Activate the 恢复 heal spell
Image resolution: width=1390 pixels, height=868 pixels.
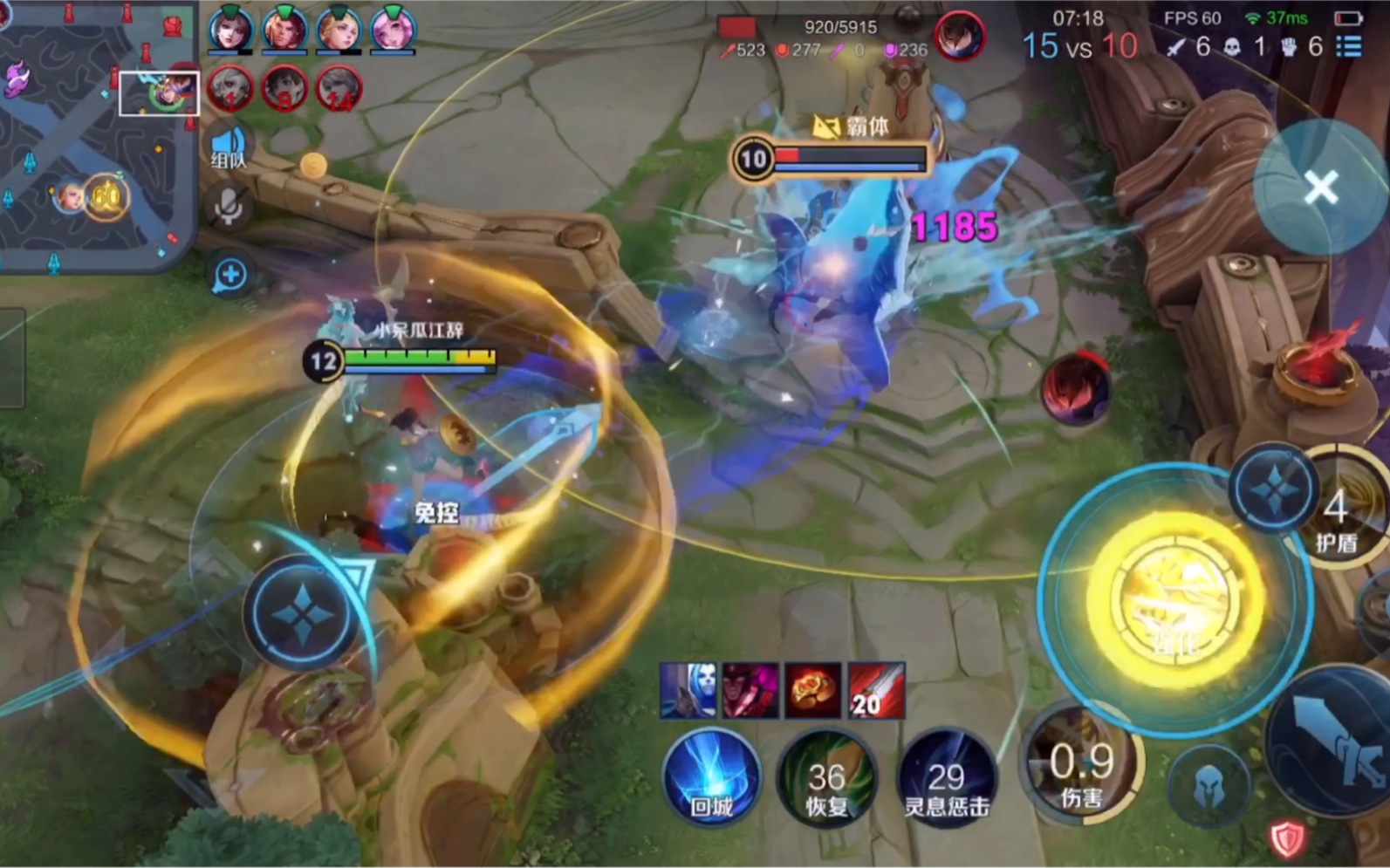(x=825, y=778)
